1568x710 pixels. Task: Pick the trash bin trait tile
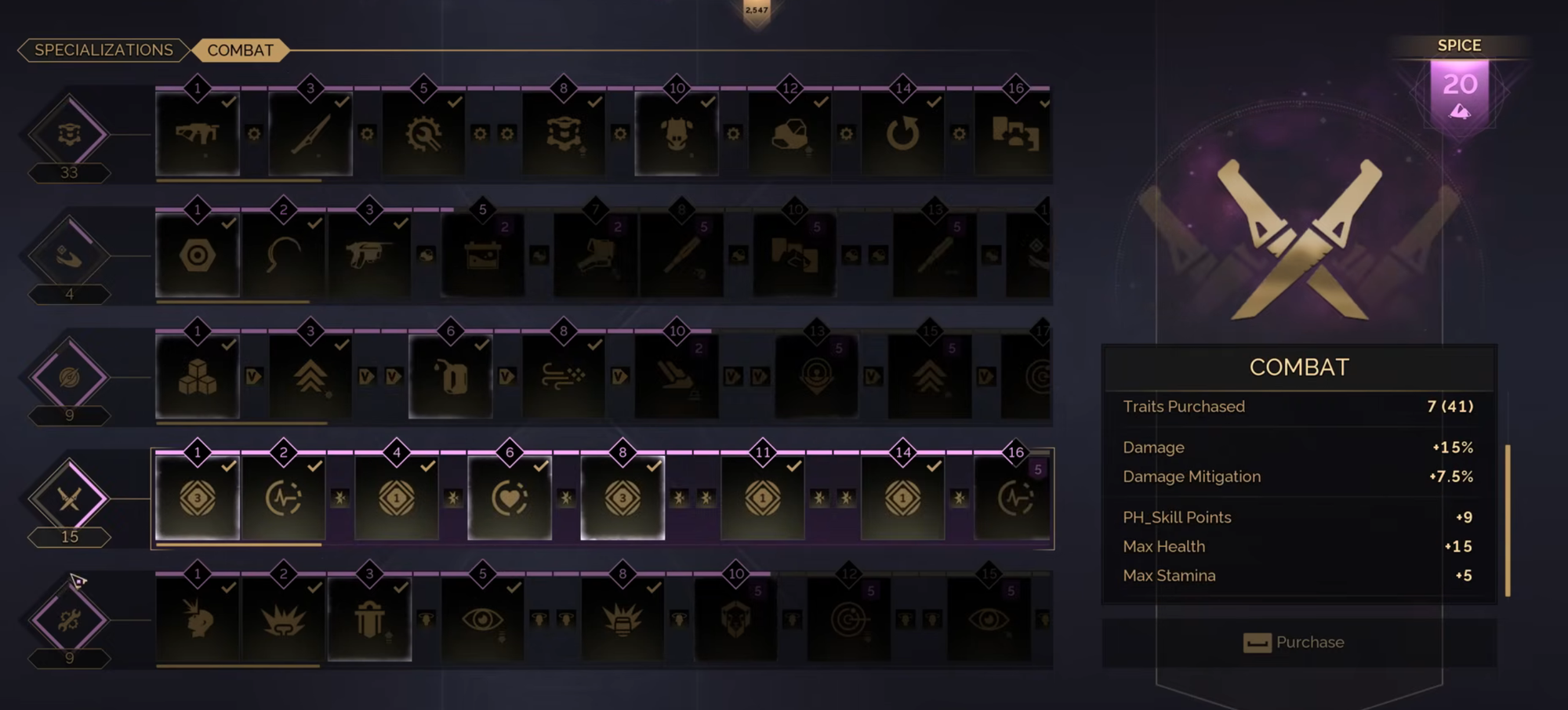pos(369,620)
